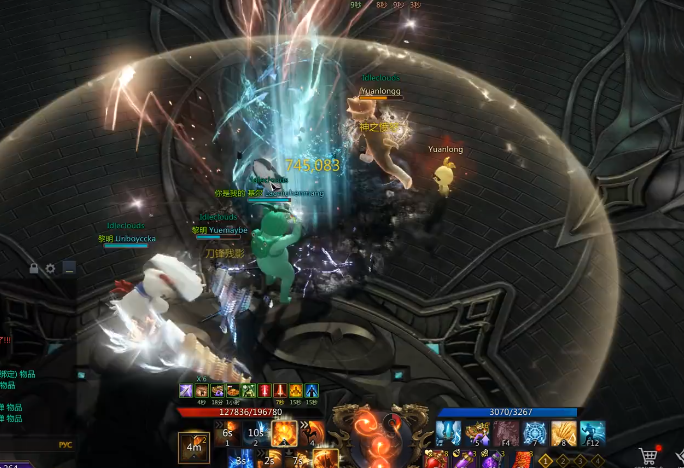Viewport: 684px width, 468px height.
Task: Minimize the chat window
Action: [x=68, y=268]
